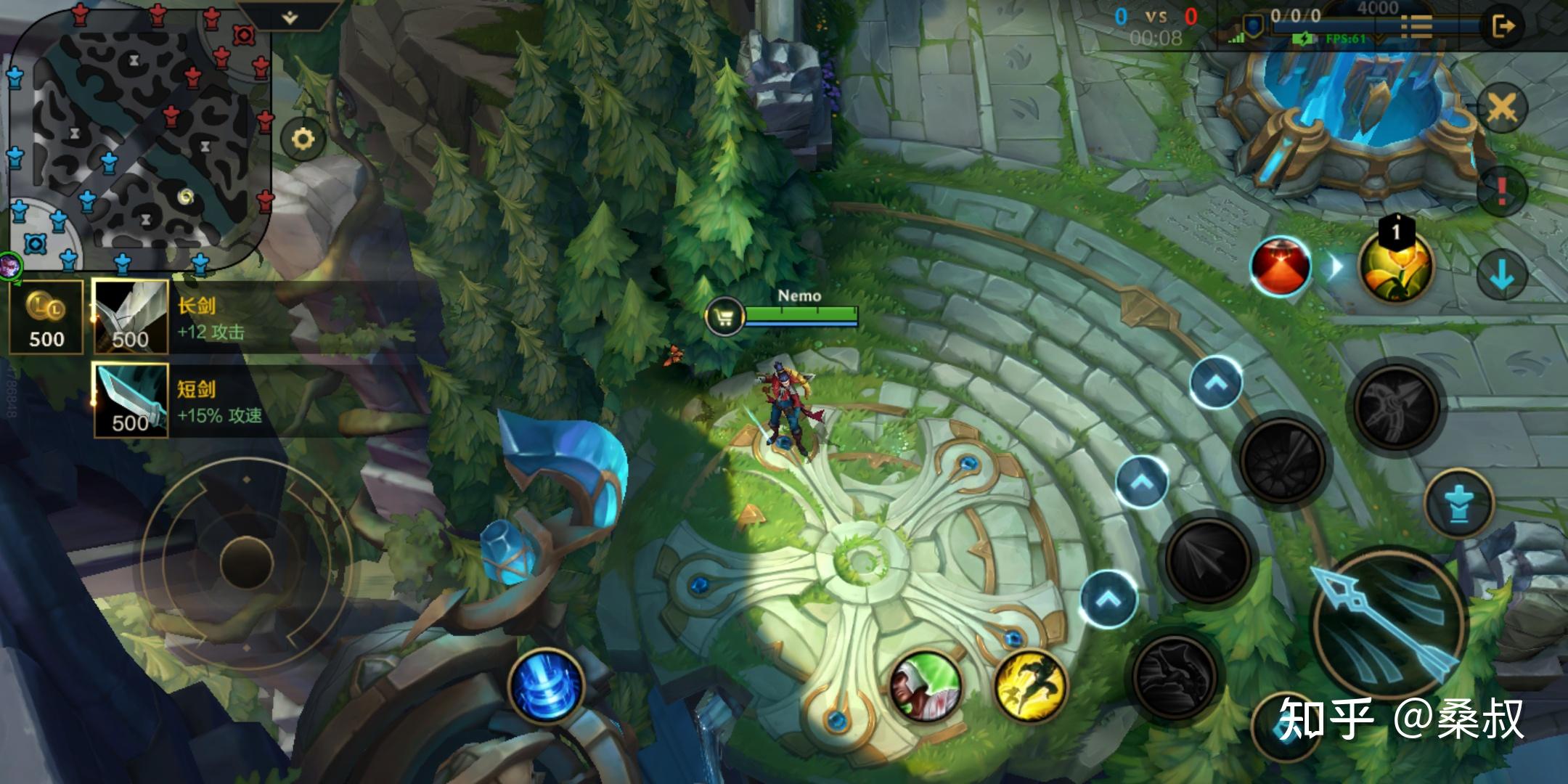Activate the blue Recall button
This screenshot has width=1568, height=784.
tap(547, 685)
